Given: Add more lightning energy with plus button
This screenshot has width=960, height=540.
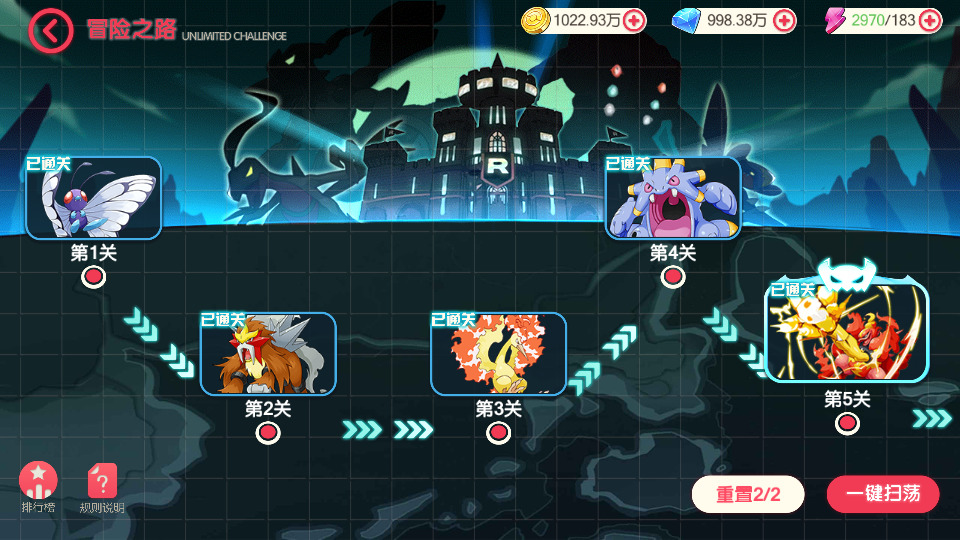Looking at the screenshot, I should pyautogui.click(x=930, y=20).
